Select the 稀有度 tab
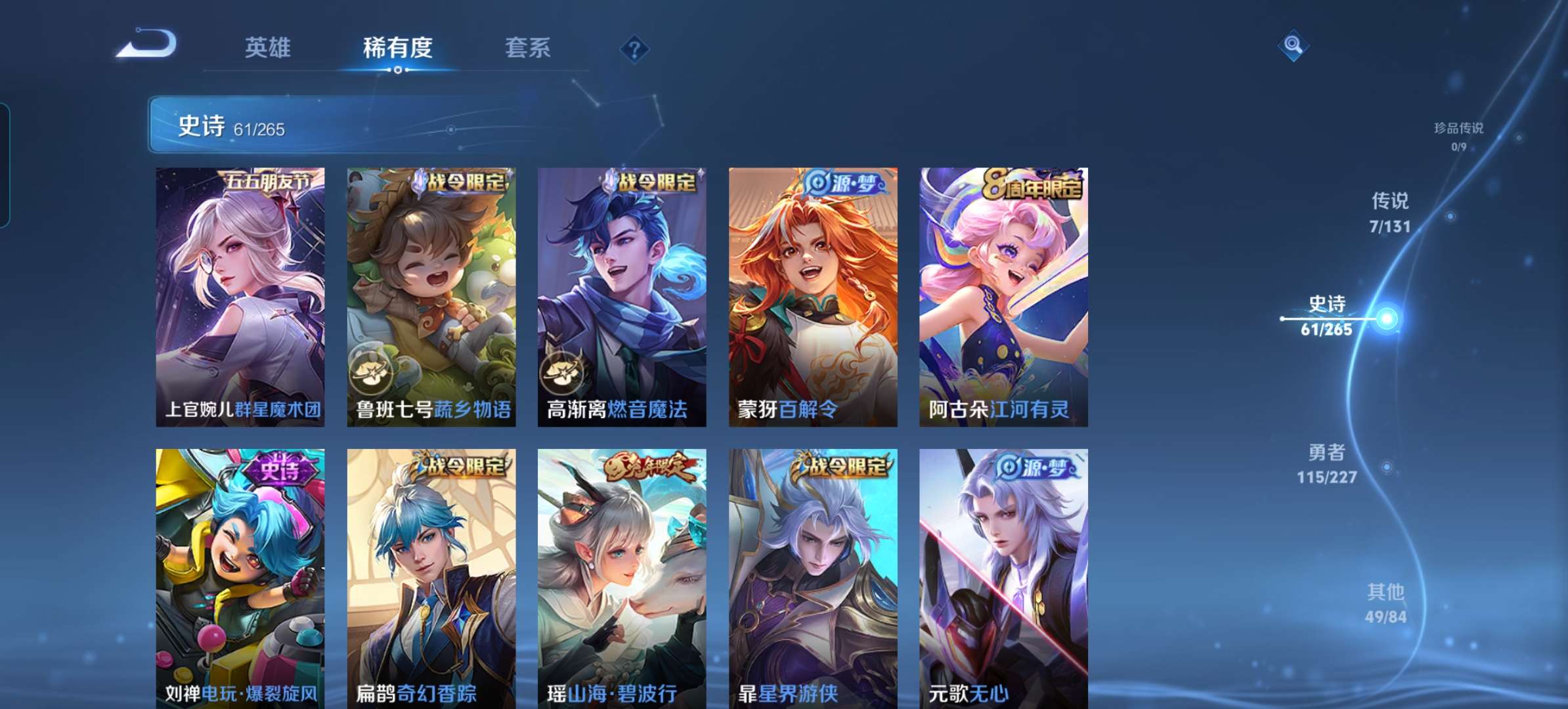The width and height of the screenshot is (1568, 709). (397, 48)
